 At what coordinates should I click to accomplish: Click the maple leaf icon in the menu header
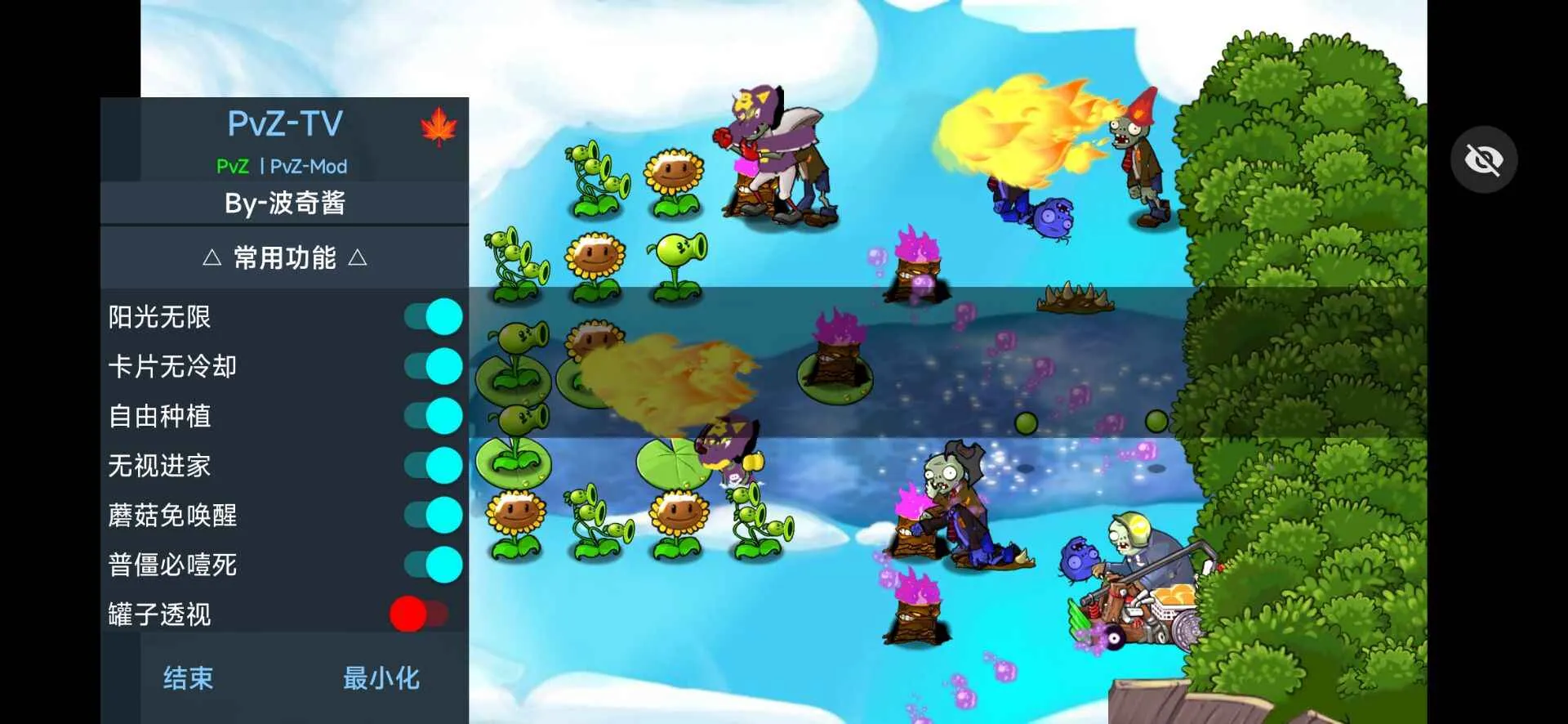(439, 129)
